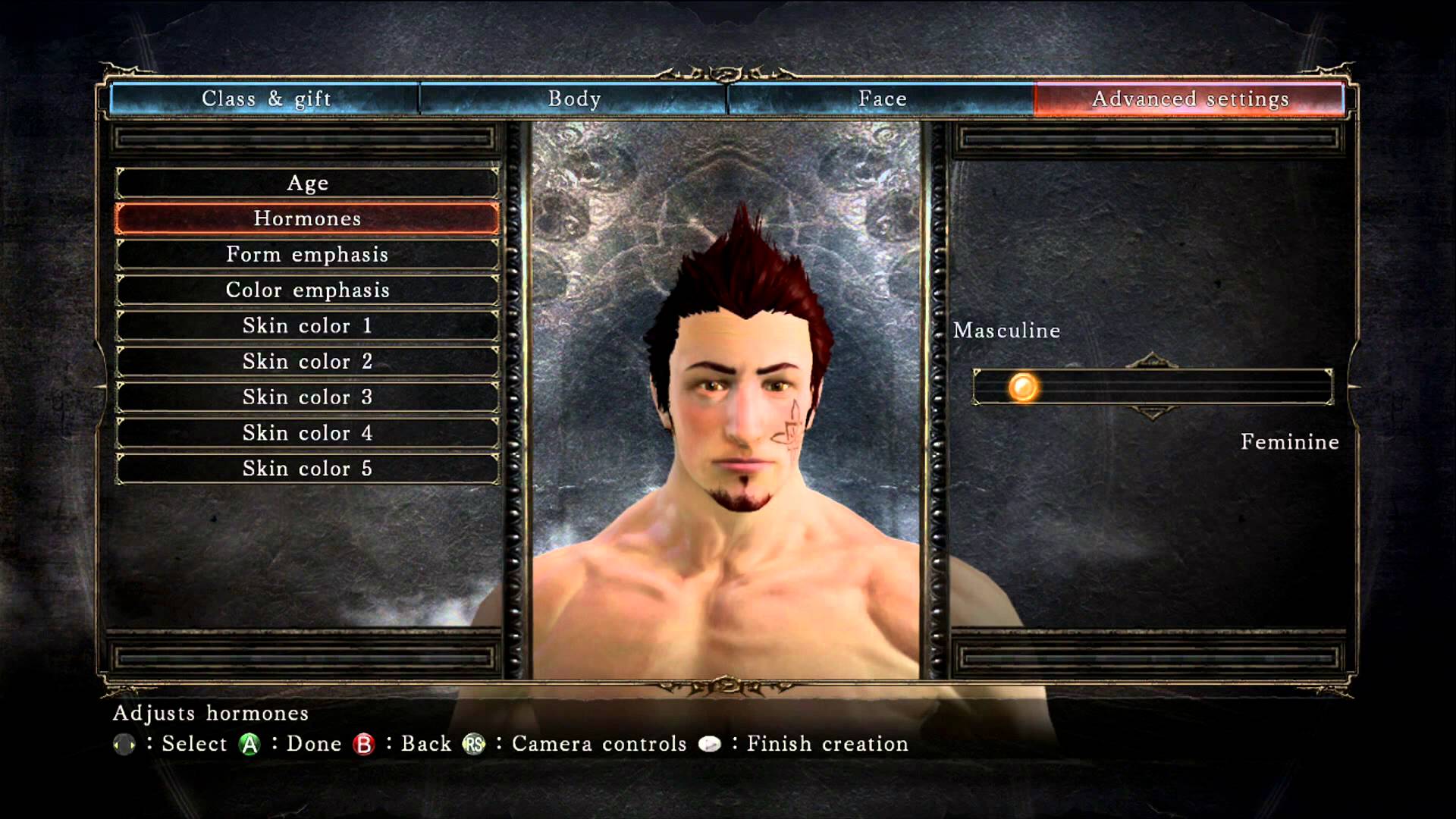Click the orange hormones slider knob
Screen dimensions: 1456x819
tap(1022, 388)
